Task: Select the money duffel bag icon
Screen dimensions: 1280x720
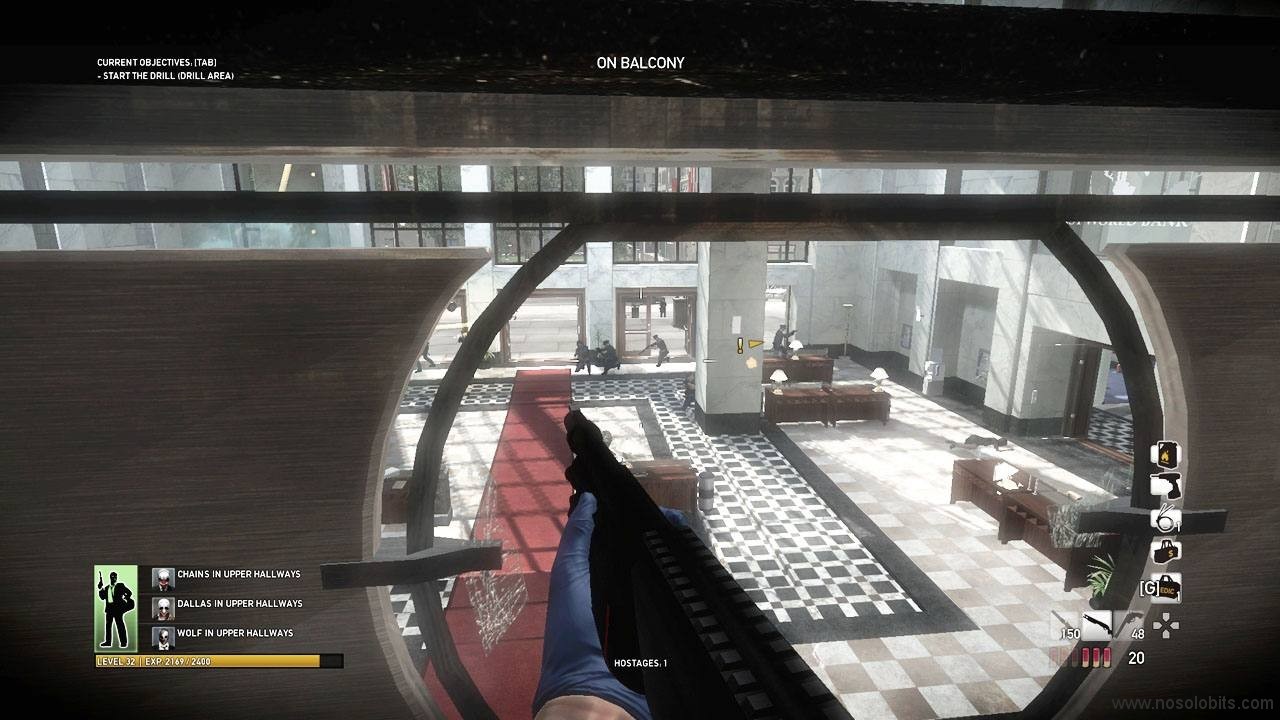Action: (1165, 551)
